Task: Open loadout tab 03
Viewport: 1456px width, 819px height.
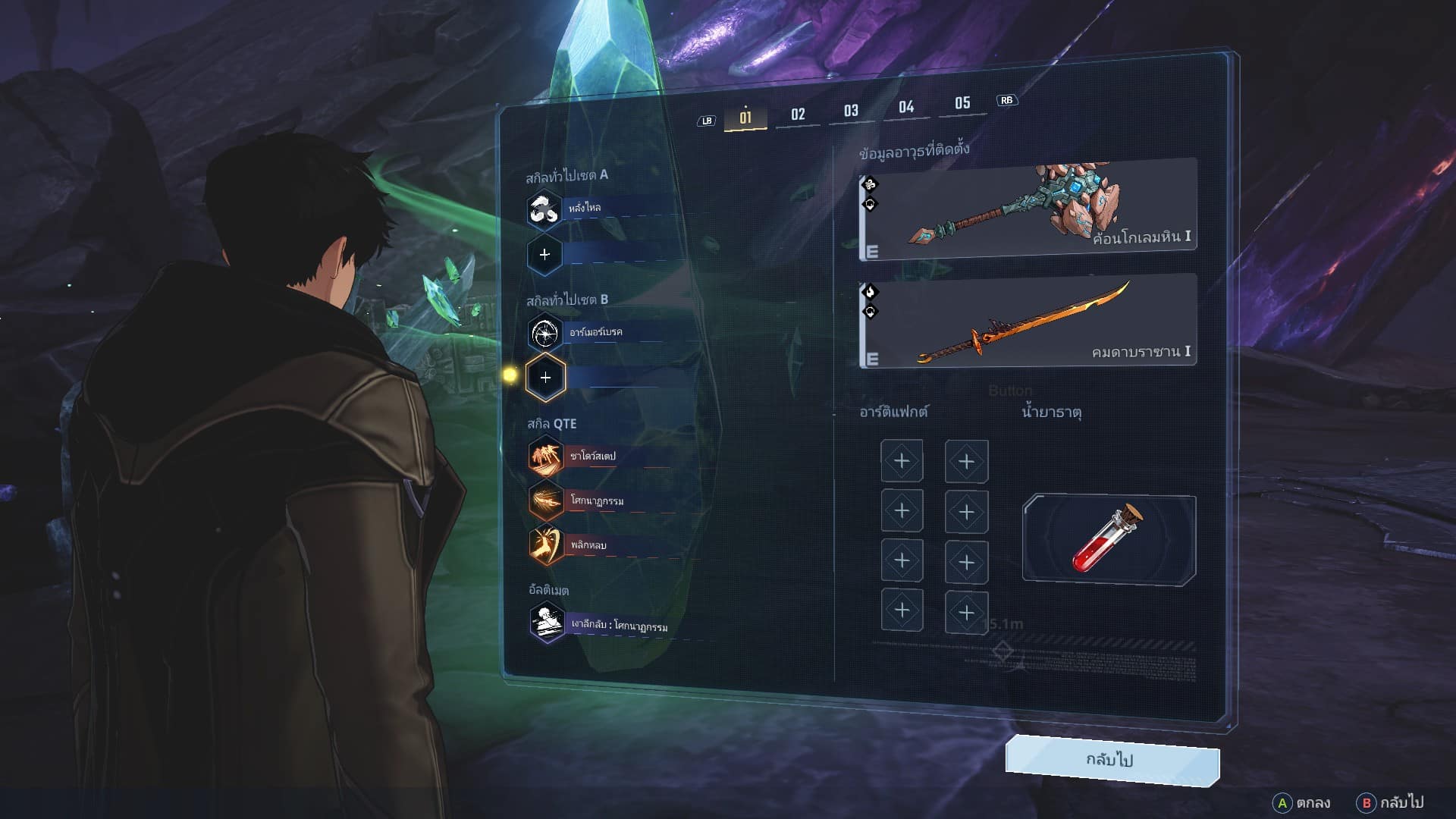Action: coord(851,111)
